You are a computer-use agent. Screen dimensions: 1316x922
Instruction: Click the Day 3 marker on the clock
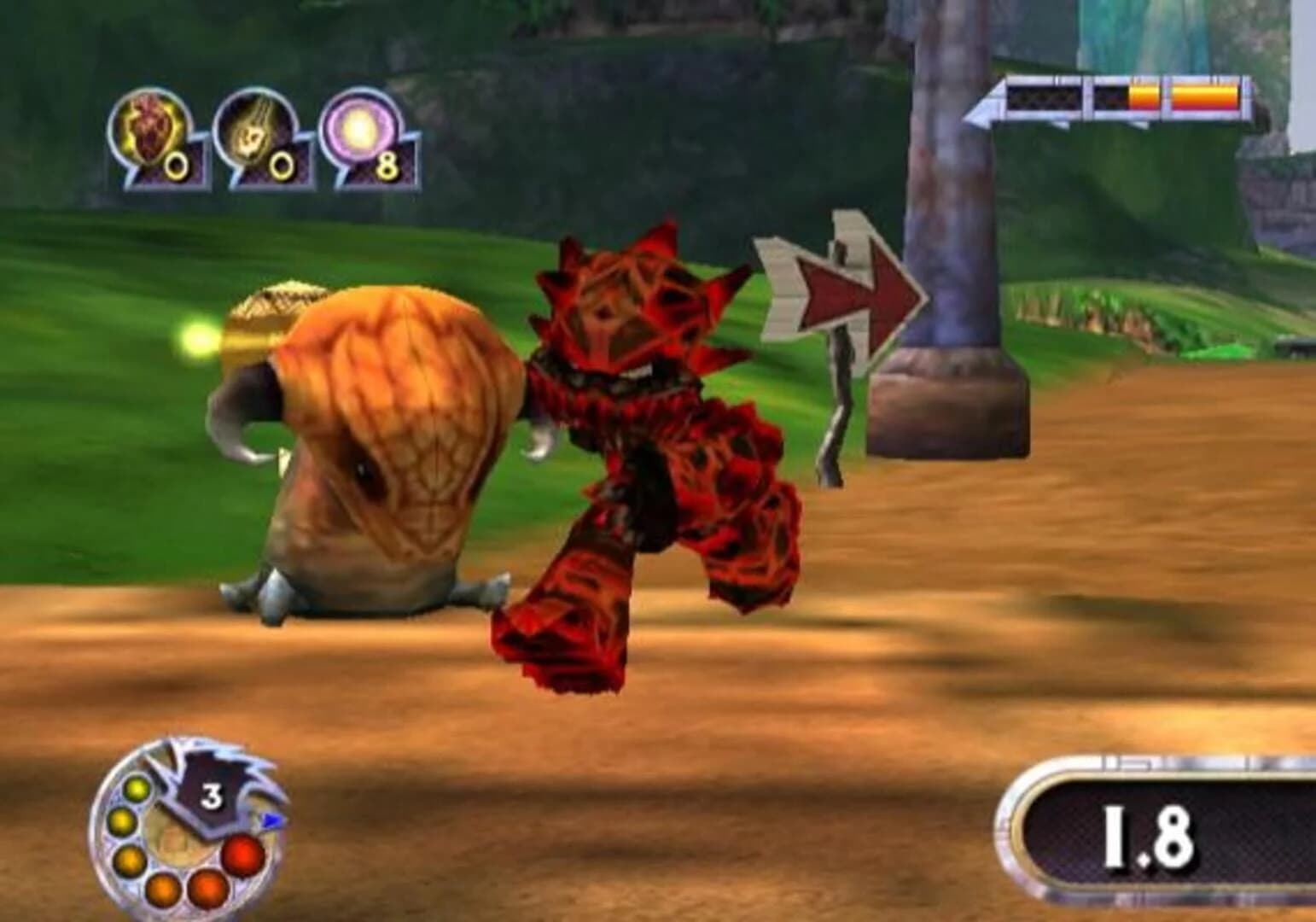tap(212, 795)
